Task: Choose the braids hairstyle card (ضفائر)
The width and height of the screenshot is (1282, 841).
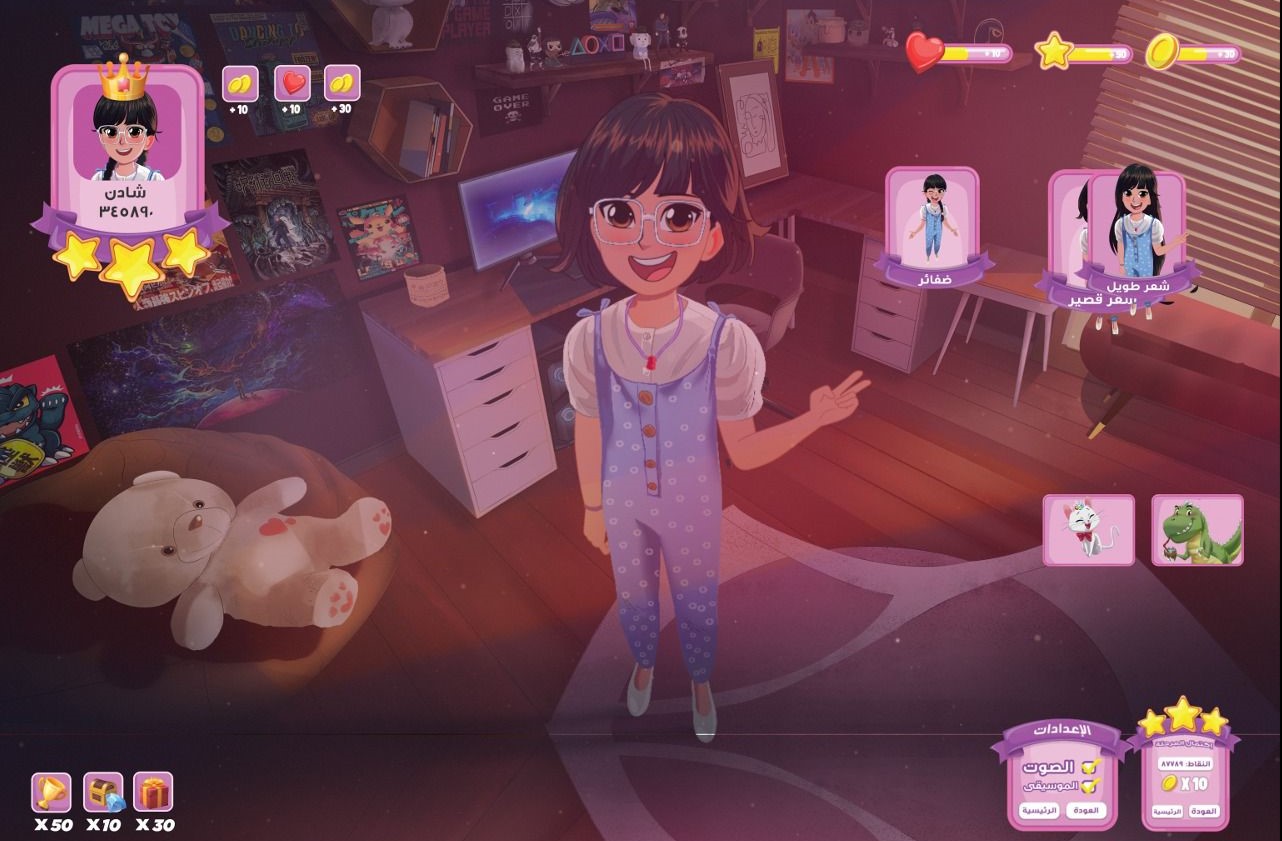Action: point(932,226)
